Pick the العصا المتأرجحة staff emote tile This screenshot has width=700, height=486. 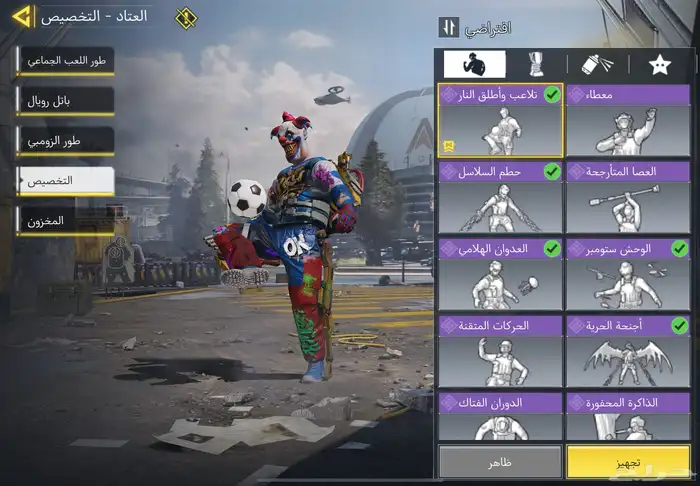pyautogui.click(x=627, y=198)
